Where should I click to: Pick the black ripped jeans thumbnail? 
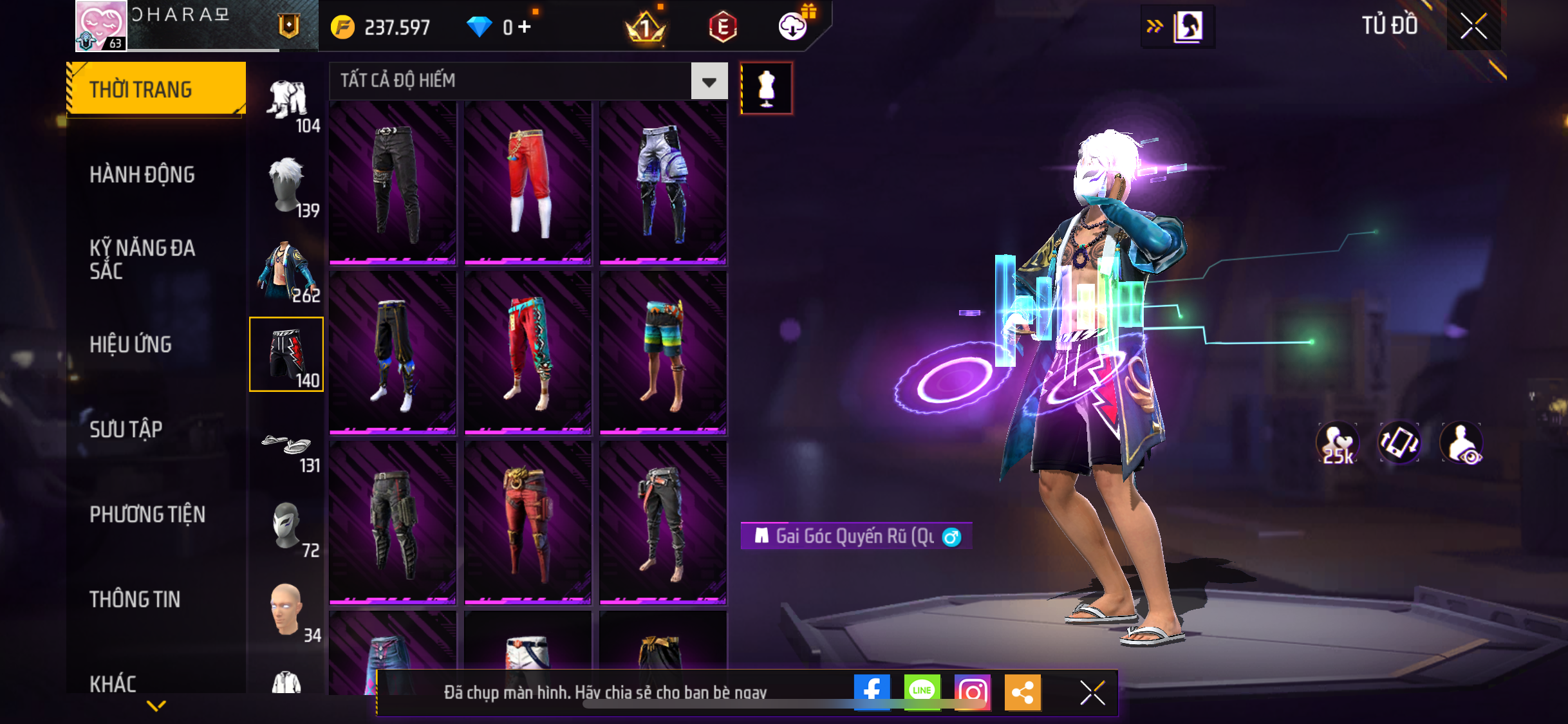393,183
